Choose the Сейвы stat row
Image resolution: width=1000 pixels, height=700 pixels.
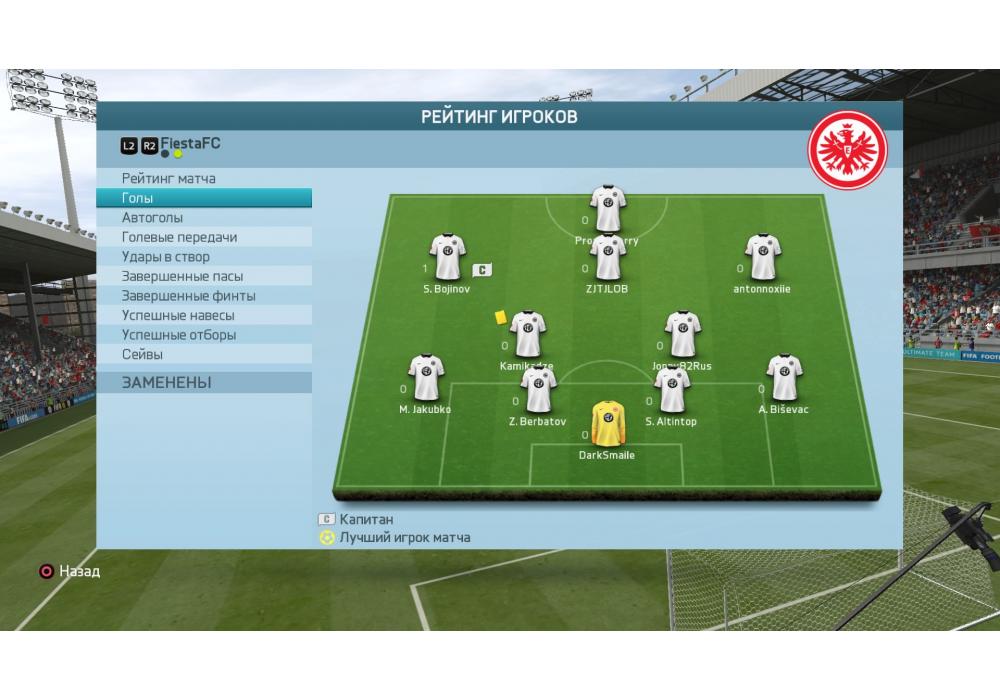[x=142, y=354]
